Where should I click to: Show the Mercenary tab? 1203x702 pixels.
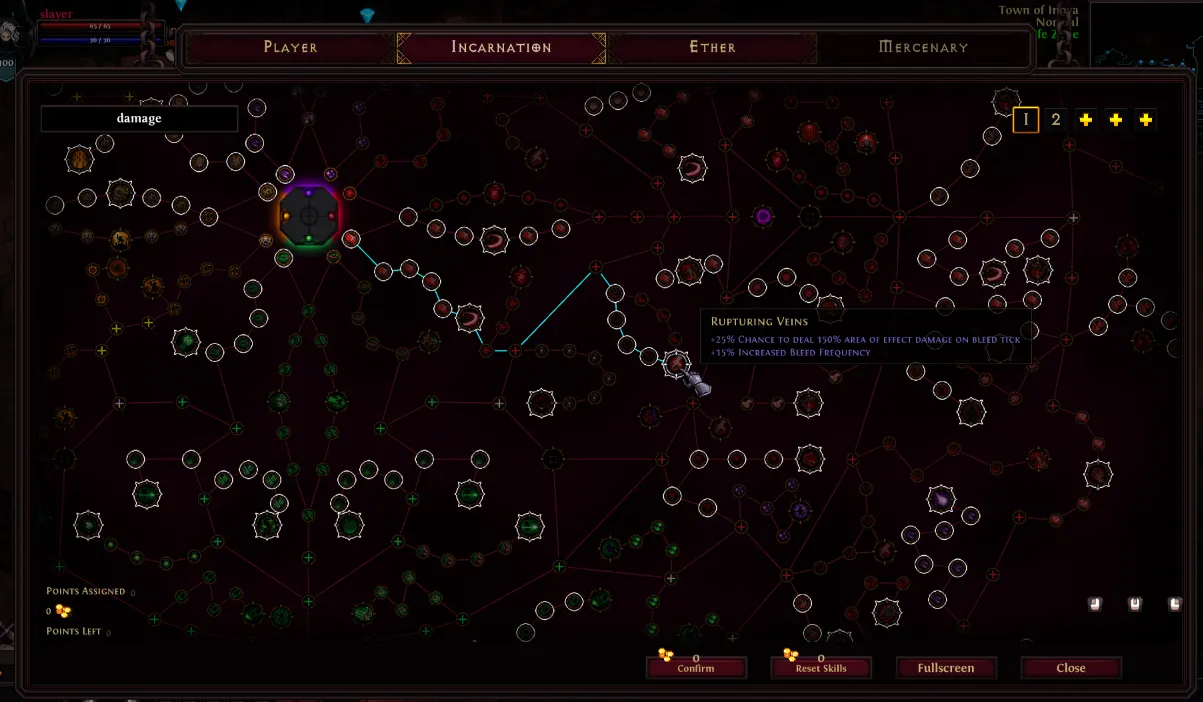922,47
